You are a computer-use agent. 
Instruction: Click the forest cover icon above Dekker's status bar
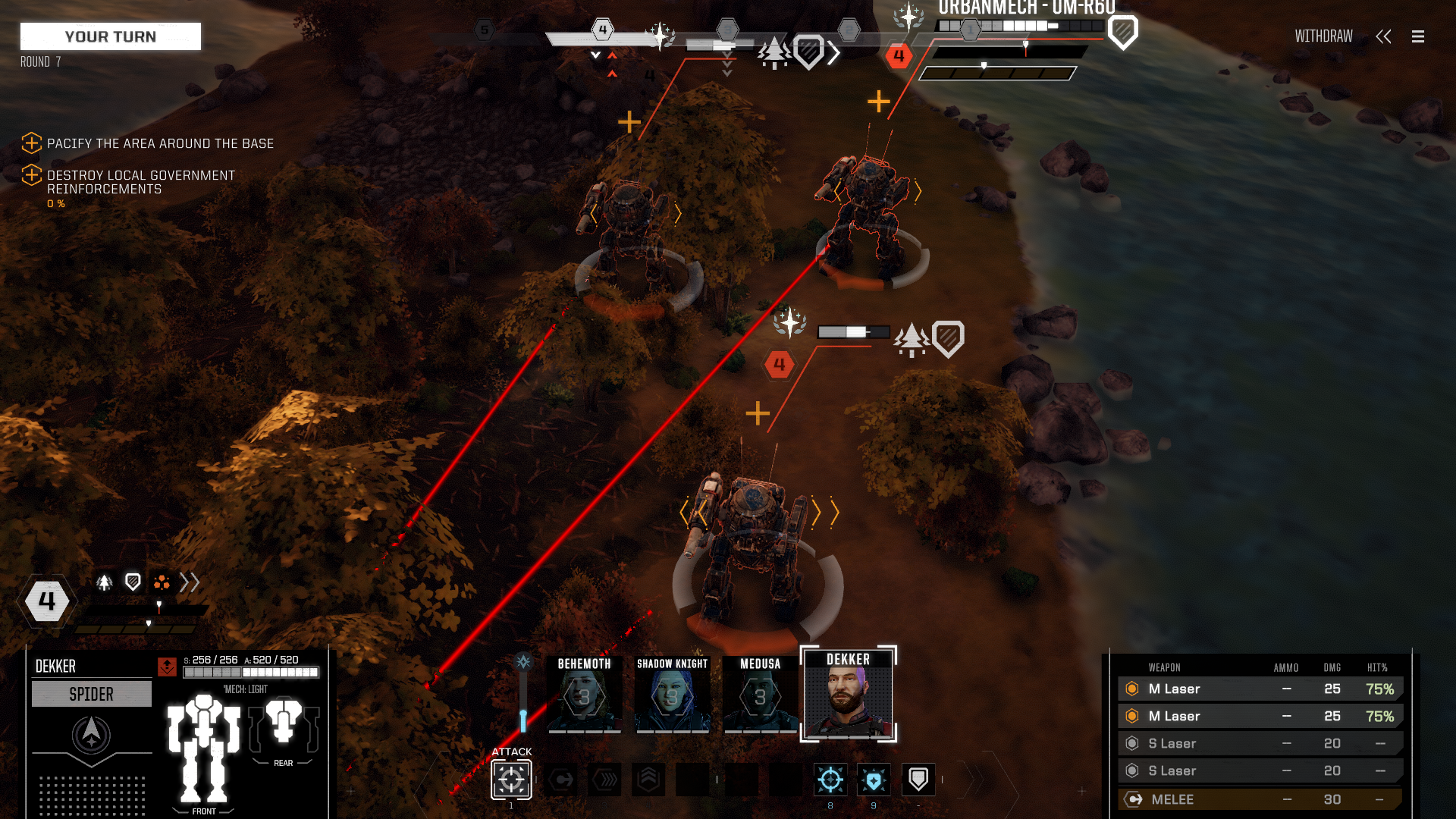[104, 582]
